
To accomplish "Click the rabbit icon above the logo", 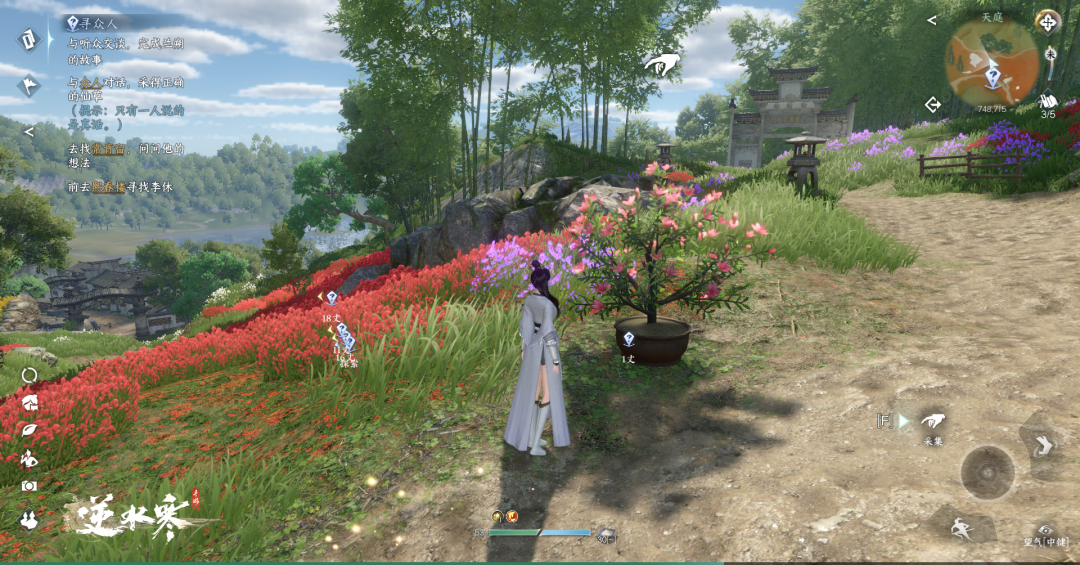I will pos(29,518).
